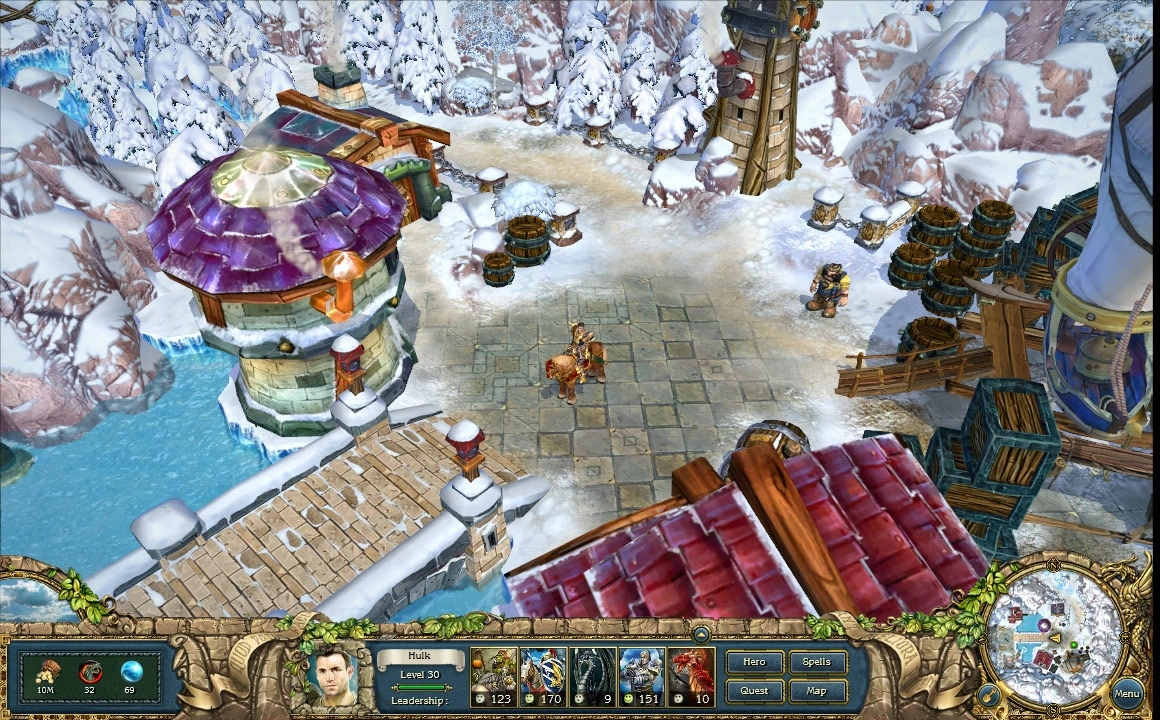Select the dark dragon troop with 9 units
The width and height of the screenshot is (1160, 720).
593,677
